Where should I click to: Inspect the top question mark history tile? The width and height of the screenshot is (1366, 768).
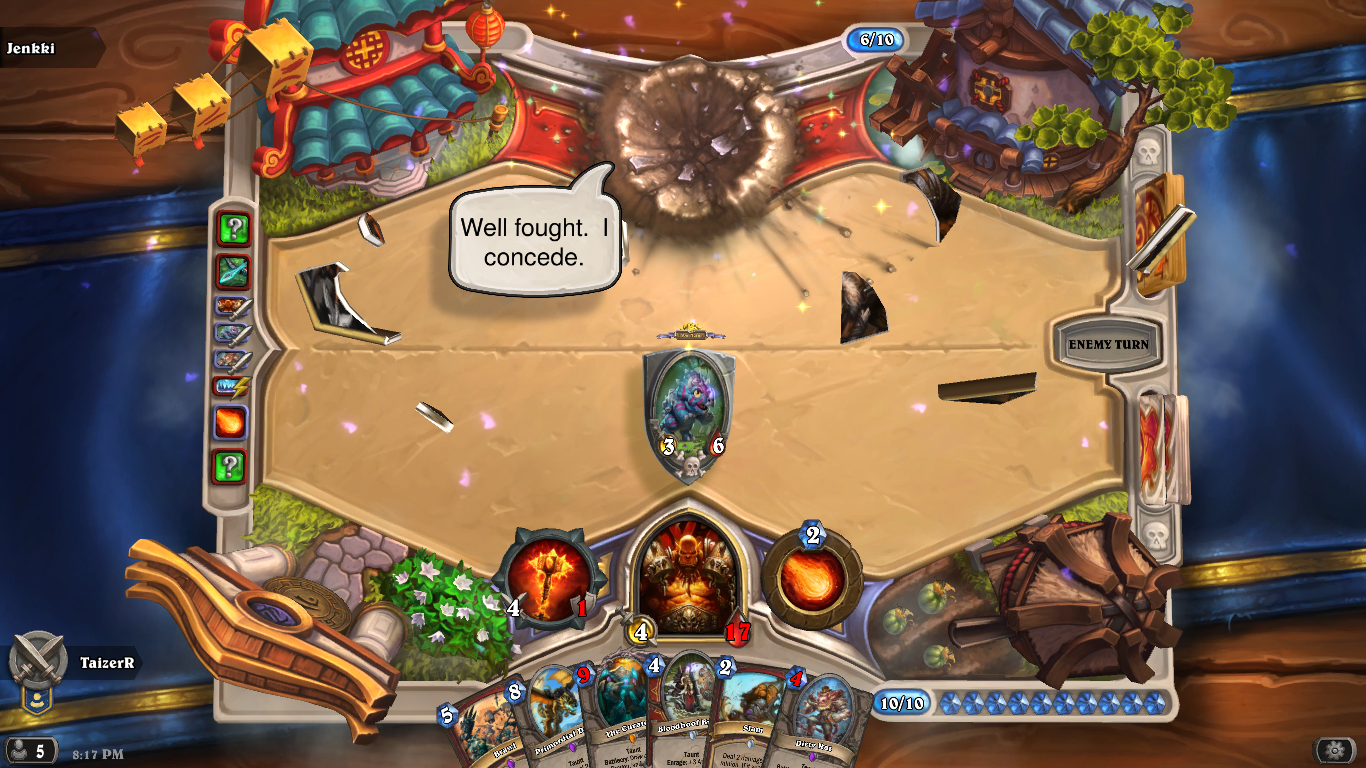(x=233, y=229)
